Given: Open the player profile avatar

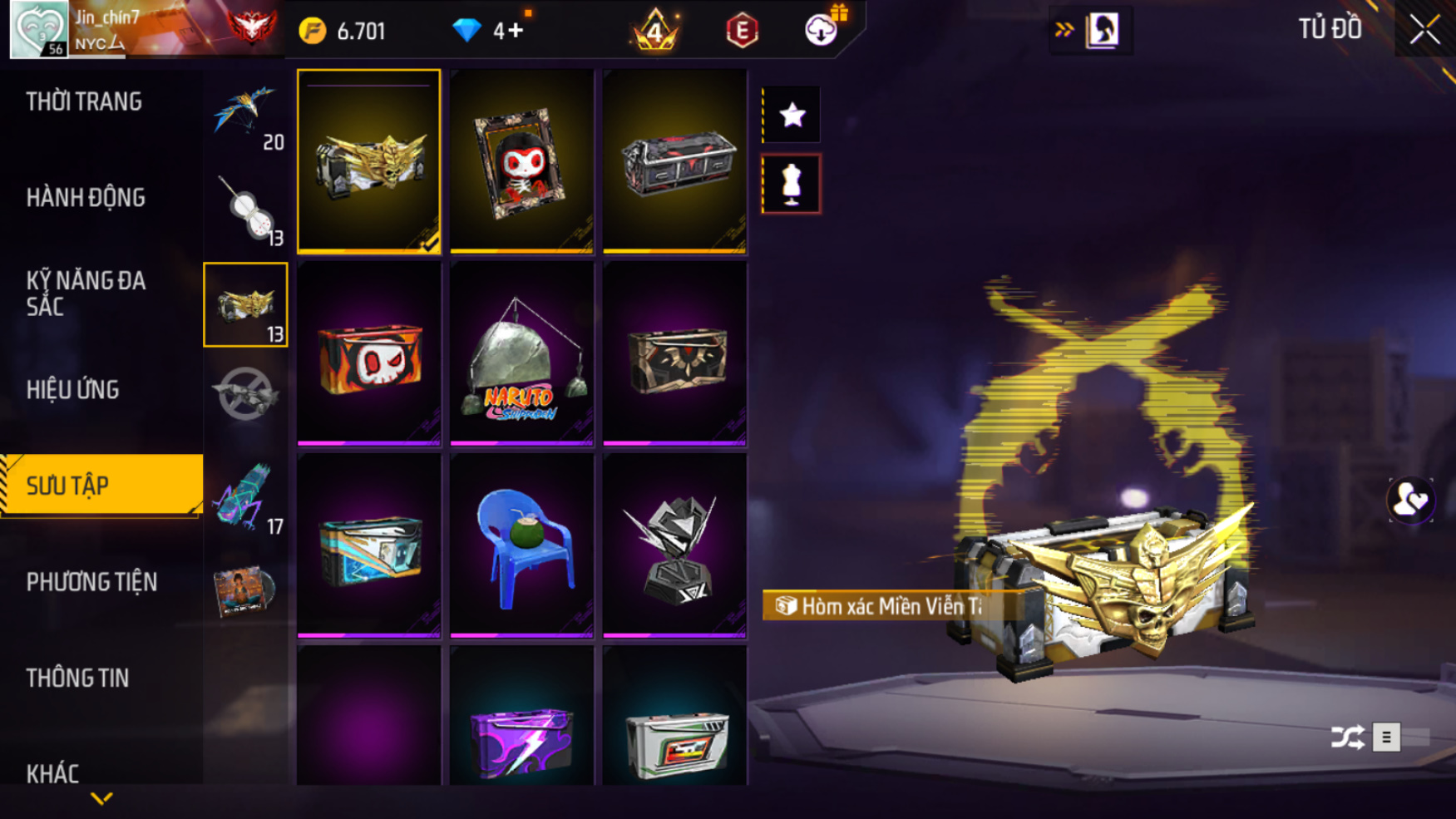Looking at the screenshot, I should point(39,29).
